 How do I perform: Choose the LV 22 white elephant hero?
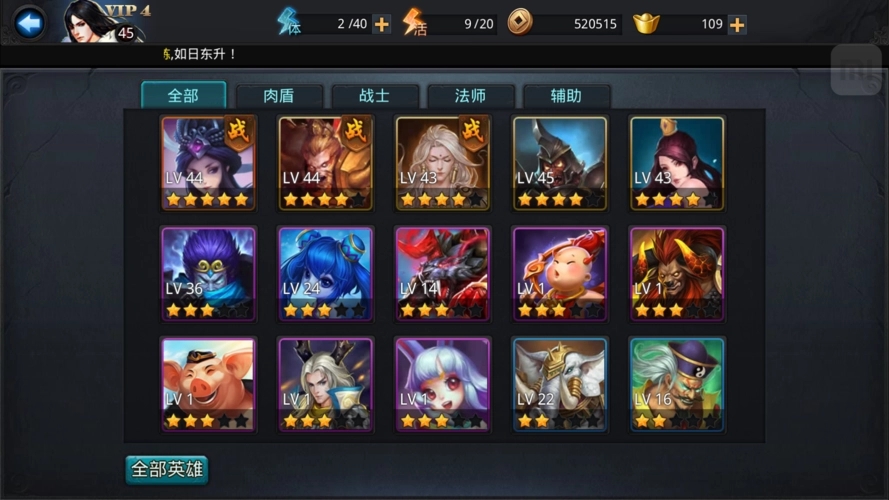(560, 384)
